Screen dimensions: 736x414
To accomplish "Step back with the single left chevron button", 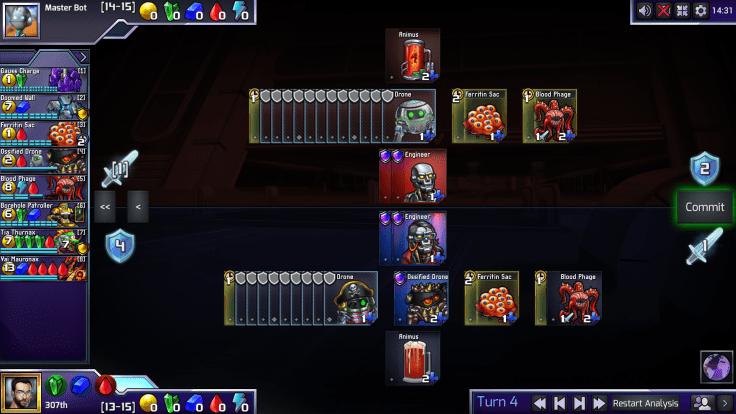I will point(138,207).
